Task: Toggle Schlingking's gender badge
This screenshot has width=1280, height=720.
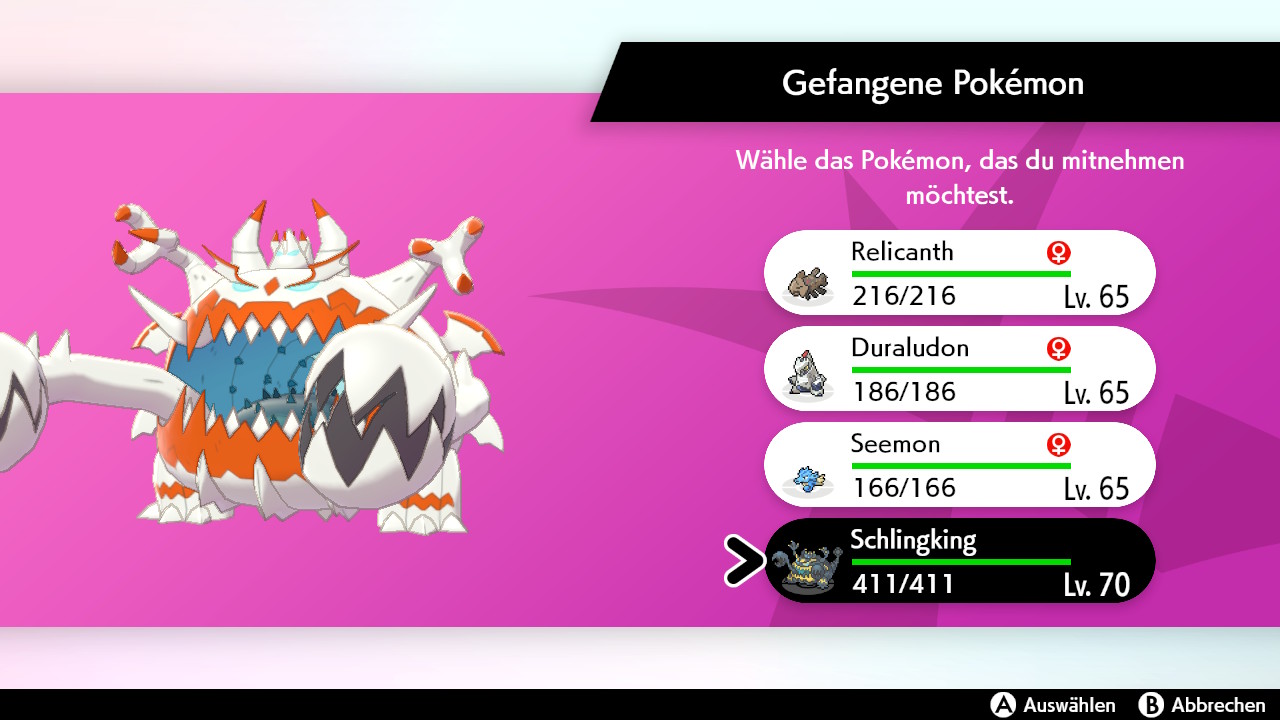Action: pyautogui.click(x=1057, y=540)
